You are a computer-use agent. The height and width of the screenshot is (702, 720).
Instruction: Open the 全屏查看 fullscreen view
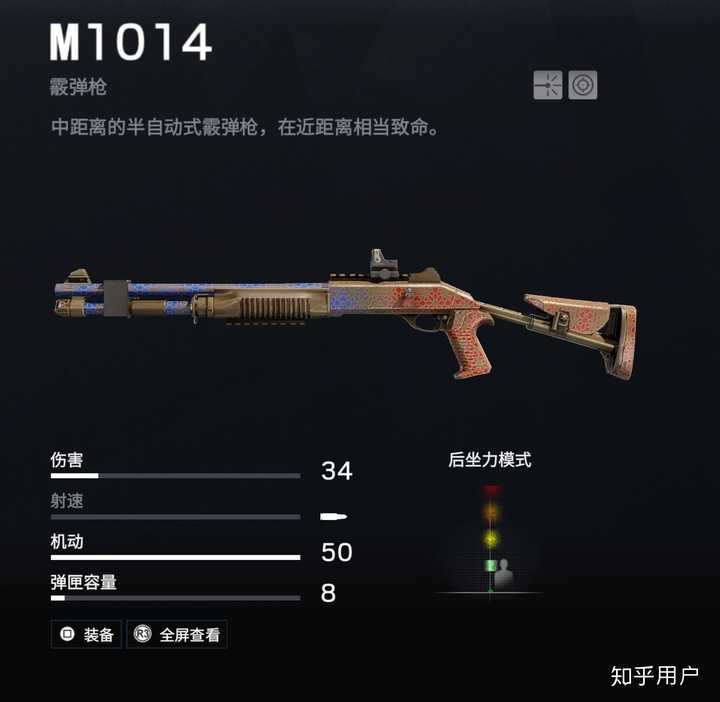pos(178,635)
